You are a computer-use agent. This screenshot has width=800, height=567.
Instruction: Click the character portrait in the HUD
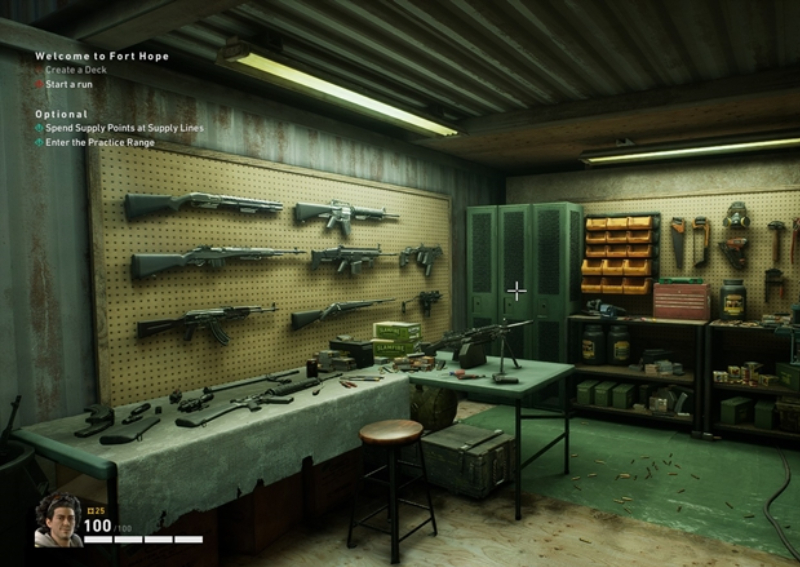point(58,520)
